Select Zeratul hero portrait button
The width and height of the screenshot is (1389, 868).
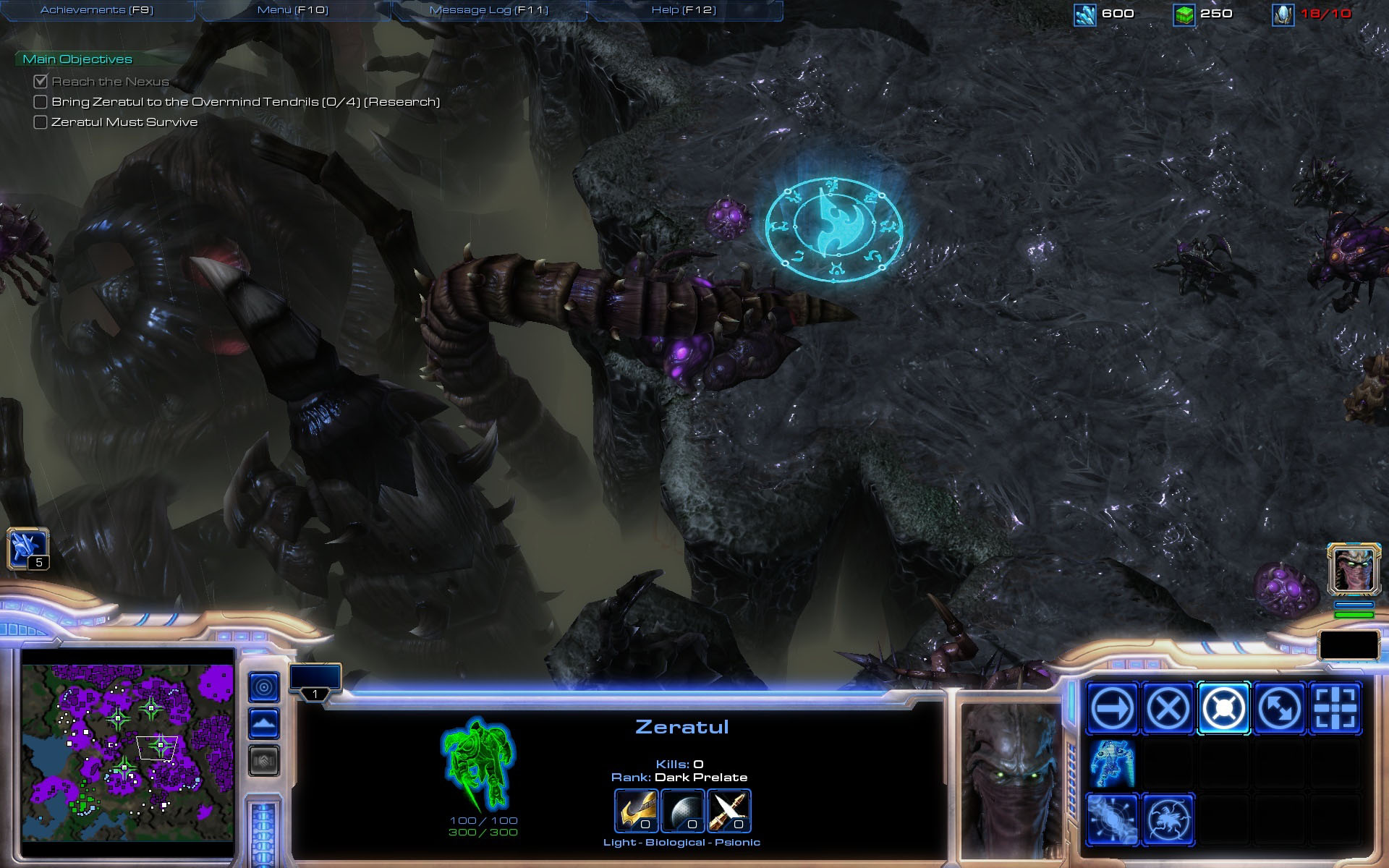click(x=1354, y=569)
